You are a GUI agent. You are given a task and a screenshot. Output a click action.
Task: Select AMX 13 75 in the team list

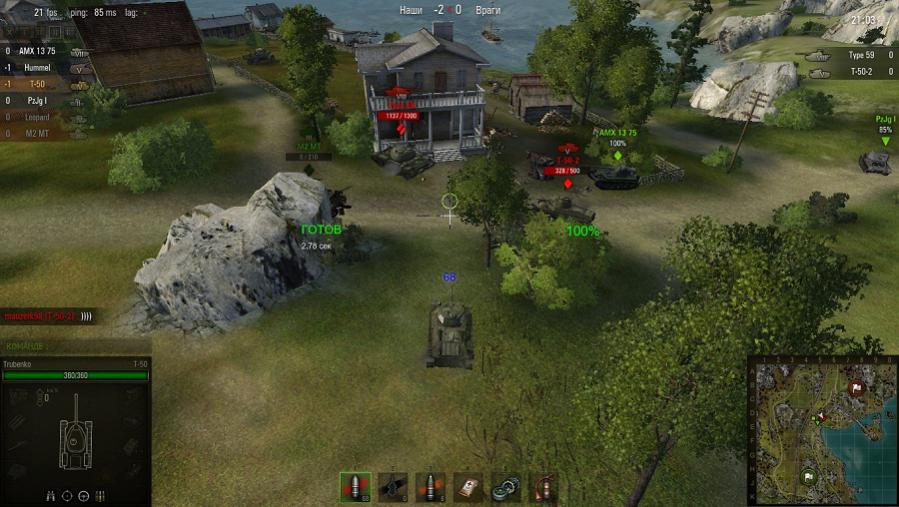pos(38,50)
